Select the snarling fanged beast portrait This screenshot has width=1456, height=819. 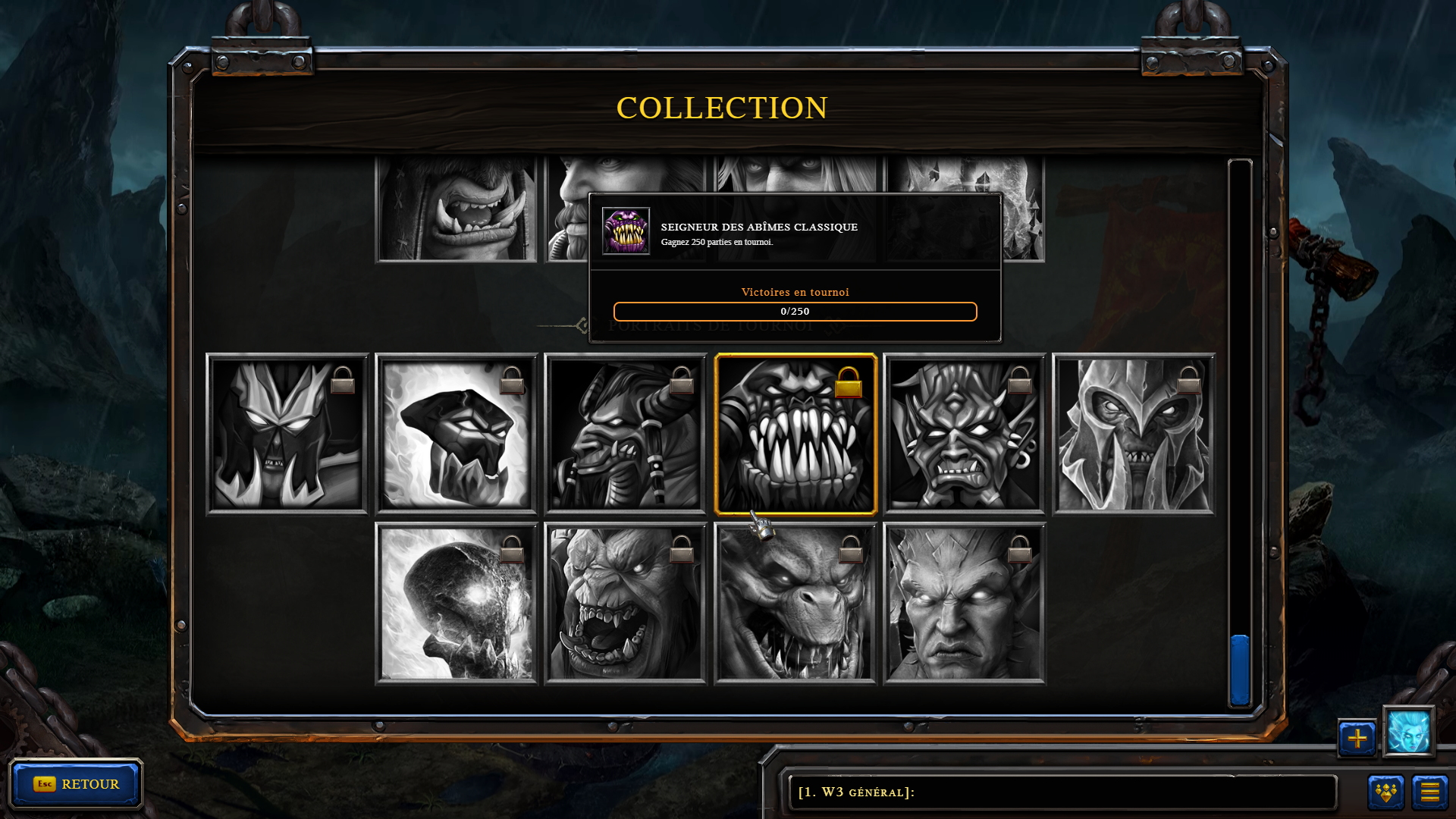795,604
